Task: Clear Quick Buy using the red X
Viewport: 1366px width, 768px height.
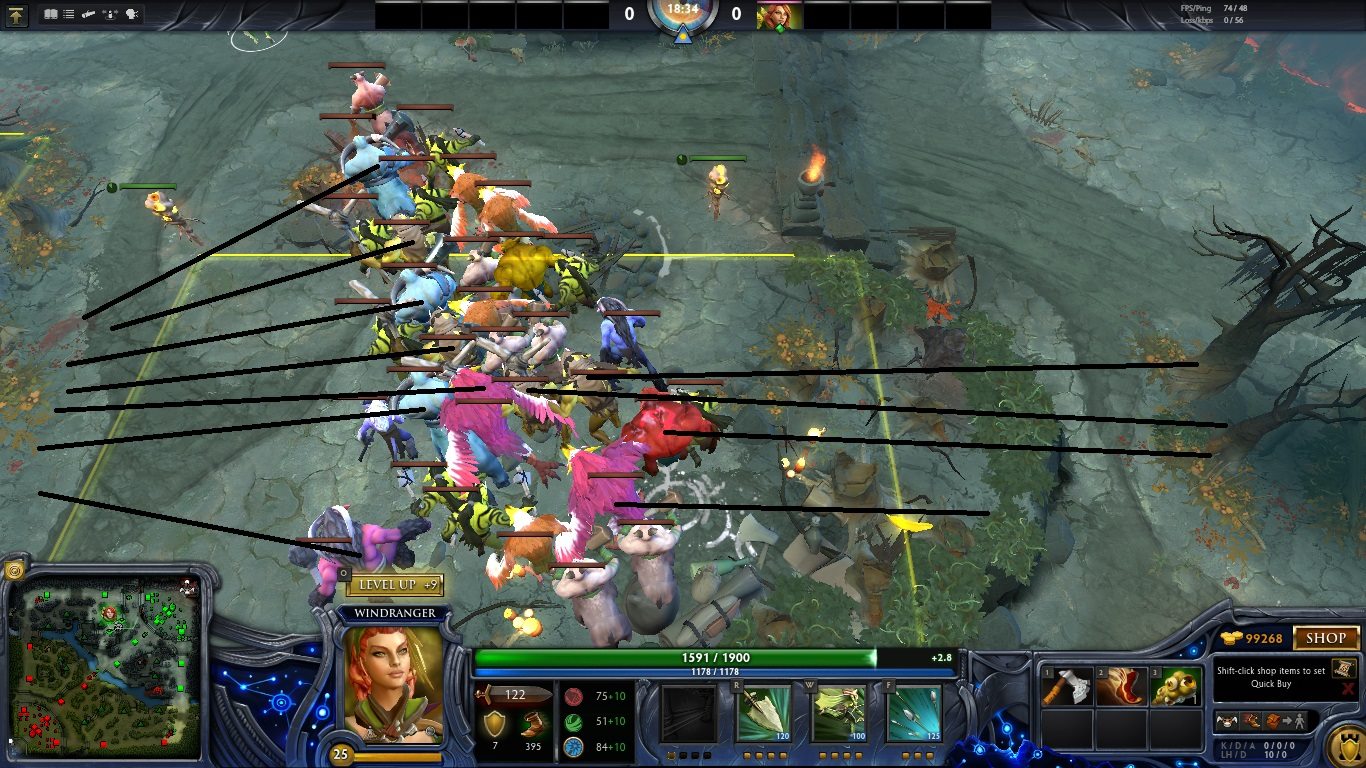Action: click(1347, 688)
